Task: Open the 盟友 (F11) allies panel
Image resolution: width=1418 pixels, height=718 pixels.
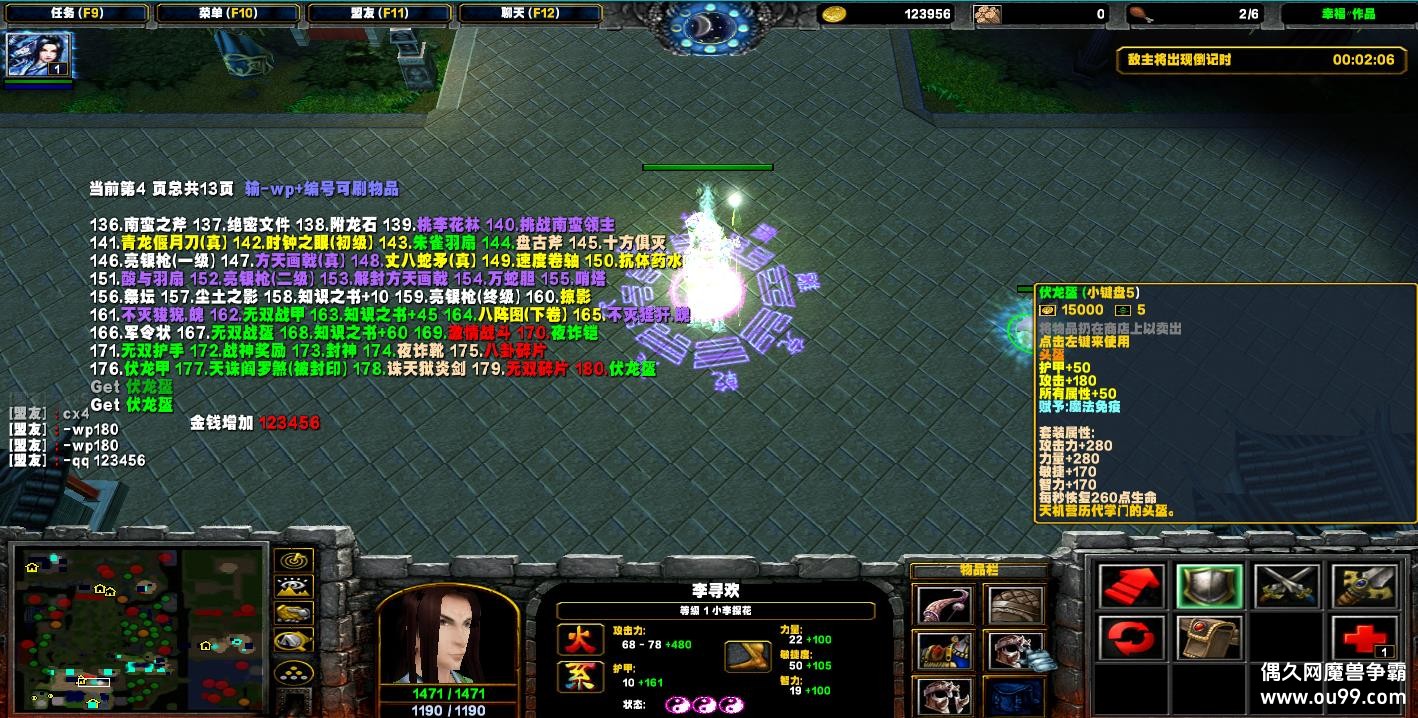Action: pyautogui.click(x=378, y=14)
